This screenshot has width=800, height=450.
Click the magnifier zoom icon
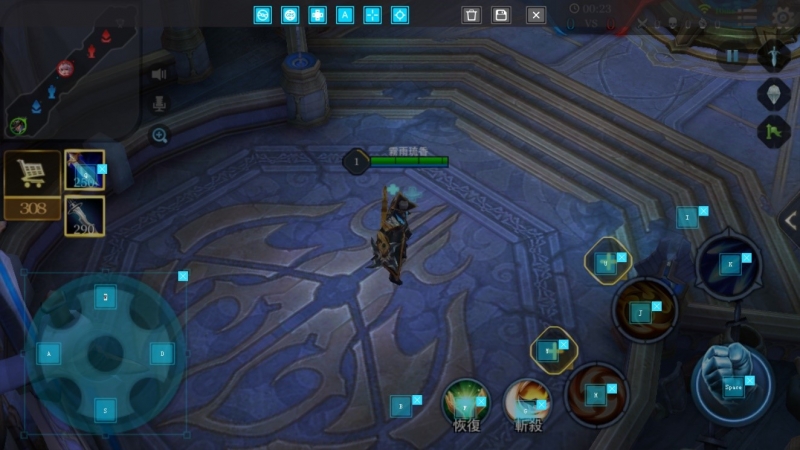159,135
